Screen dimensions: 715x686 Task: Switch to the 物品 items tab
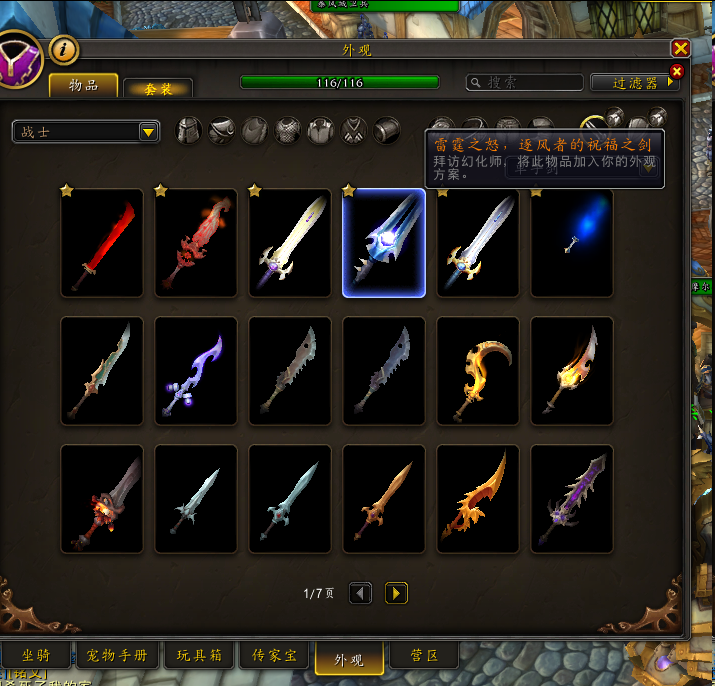pos(84,86)
